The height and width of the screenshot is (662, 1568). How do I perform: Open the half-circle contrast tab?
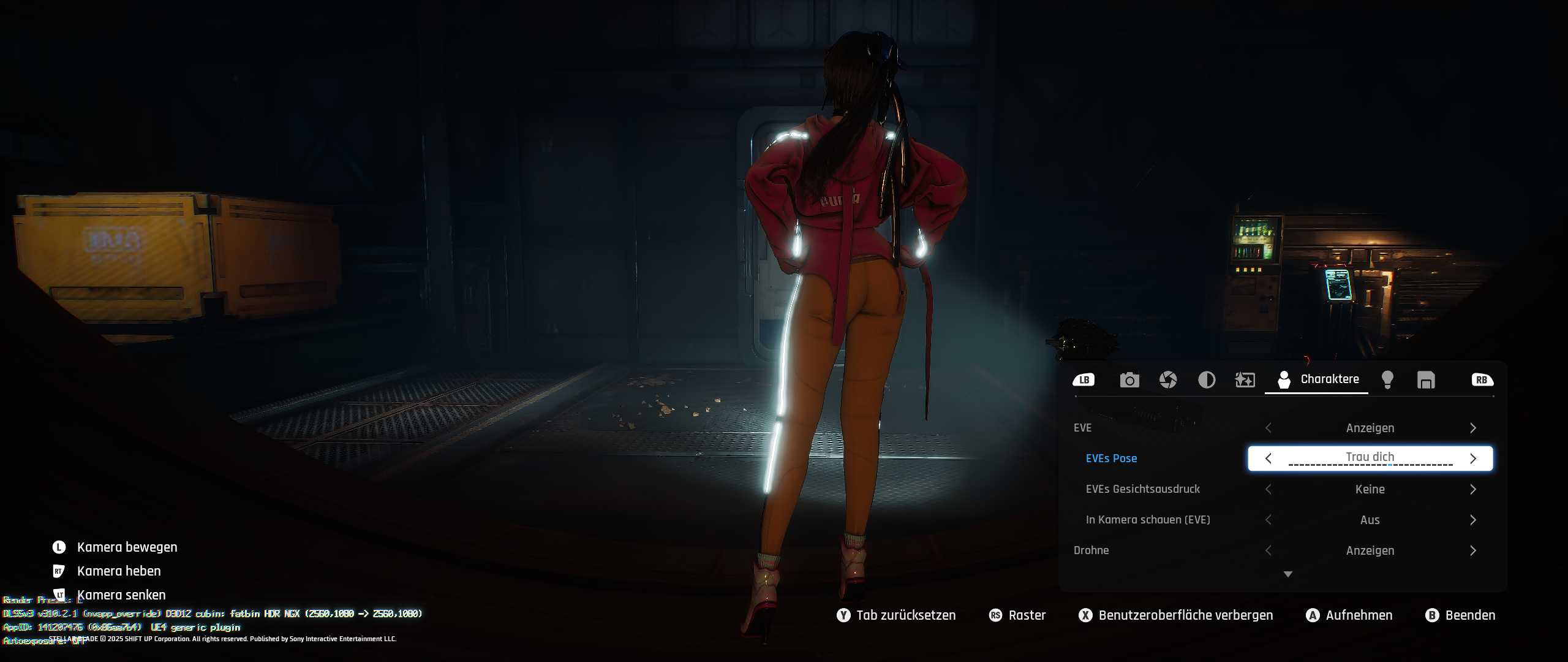point(1207,380)
